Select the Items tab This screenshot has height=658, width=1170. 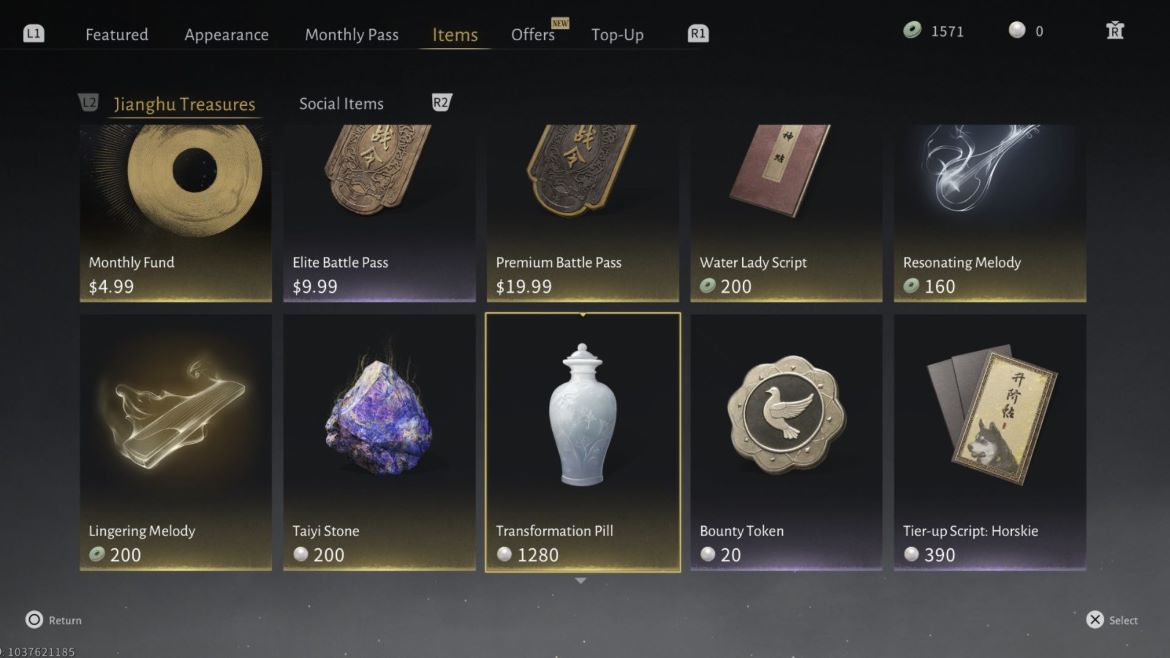(x=455, y=34)
